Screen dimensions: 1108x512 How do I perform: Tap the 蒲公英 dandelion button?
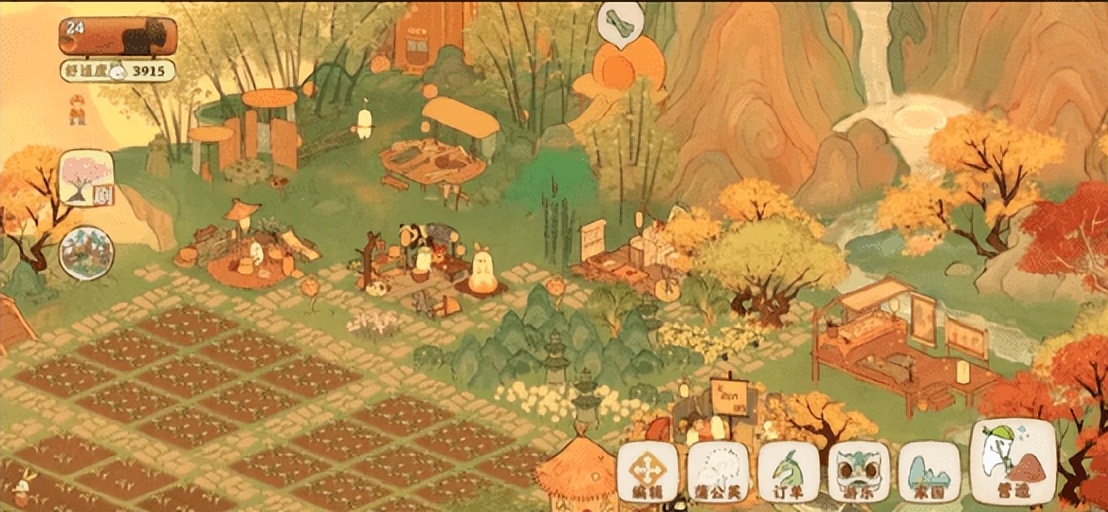[x=718, y=470]
